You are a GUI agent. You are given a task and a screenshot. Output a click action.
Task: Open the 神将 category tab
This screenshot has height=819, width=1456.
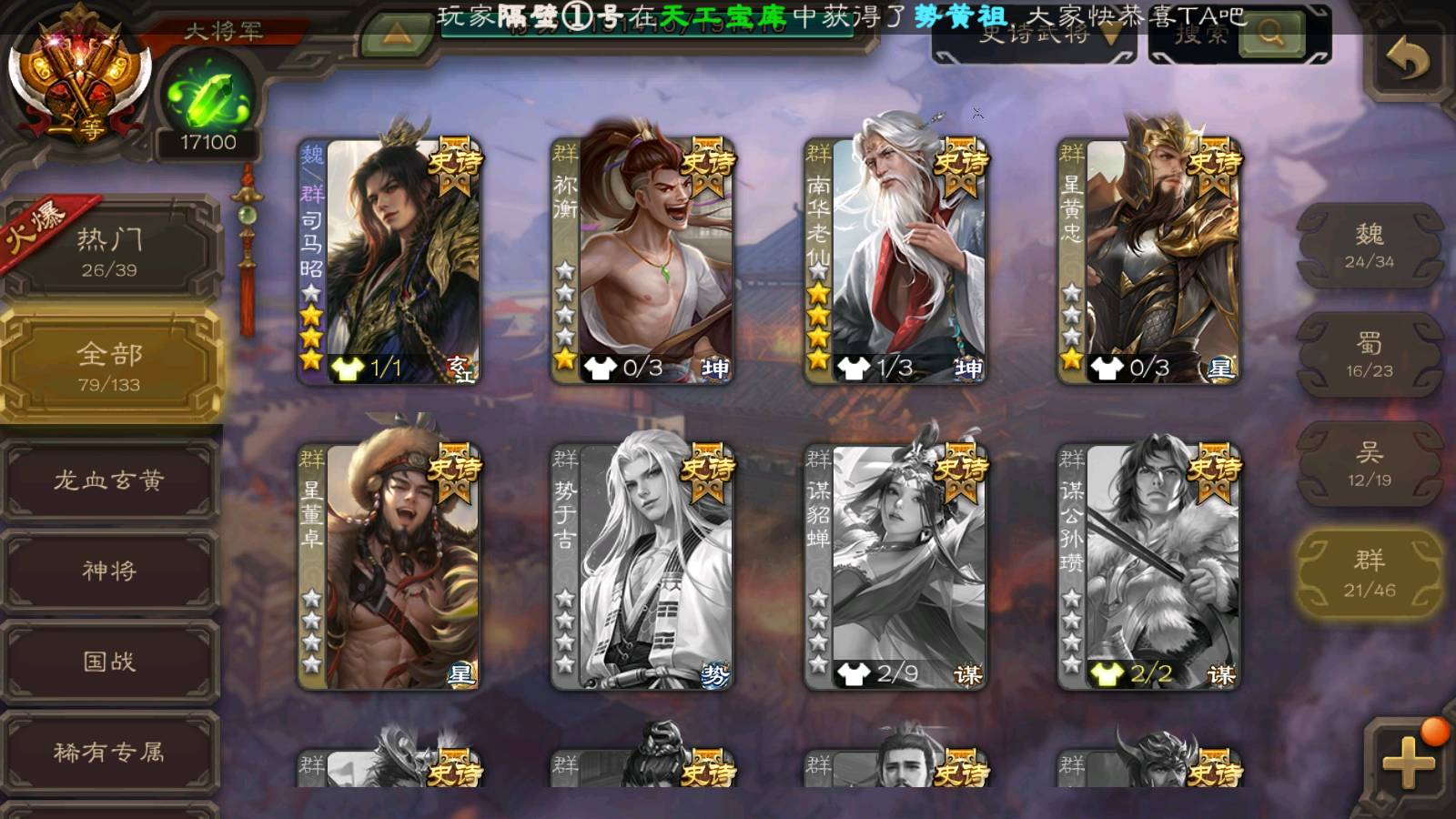pyautogui.click(x=109, y=571)
